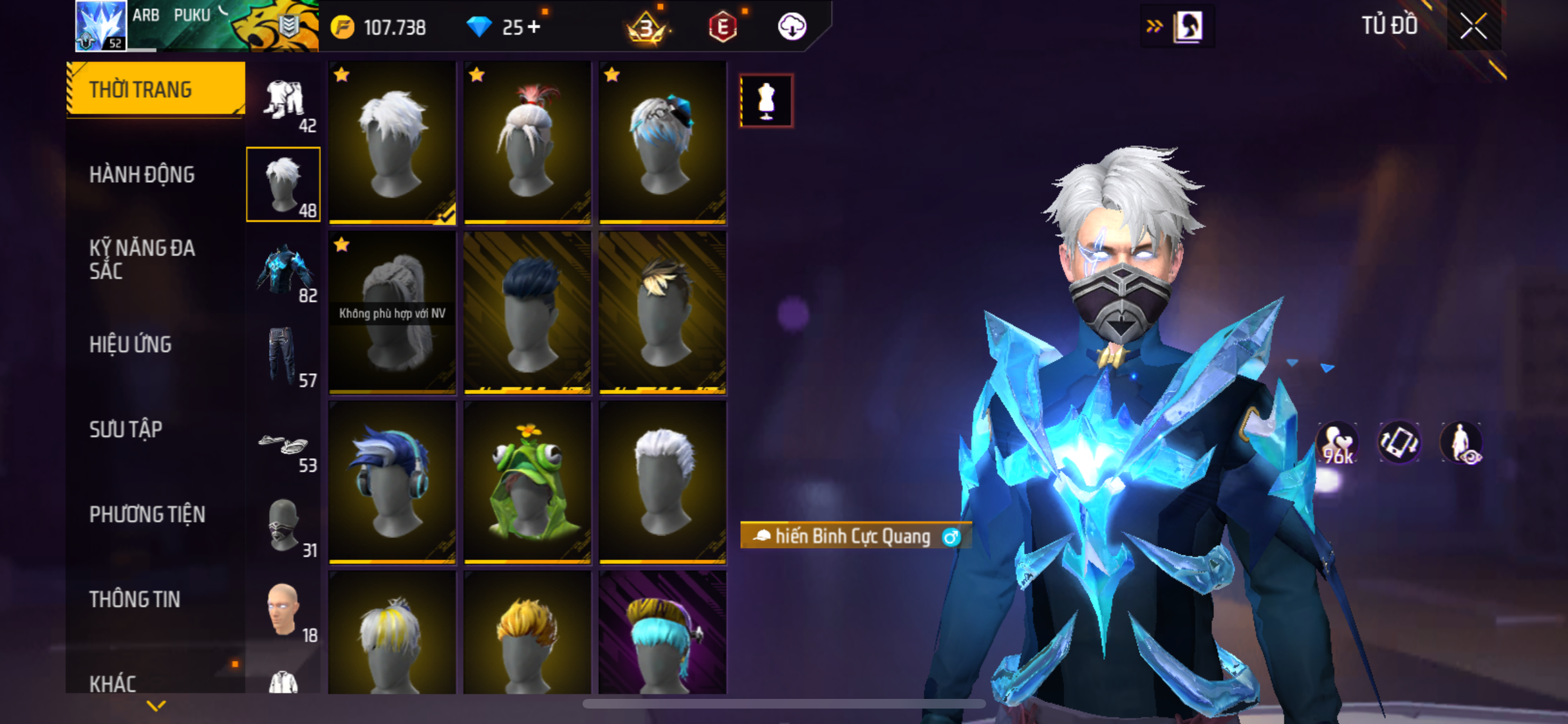
Task: Open the jacket tops subcategory
Action: 284,270
